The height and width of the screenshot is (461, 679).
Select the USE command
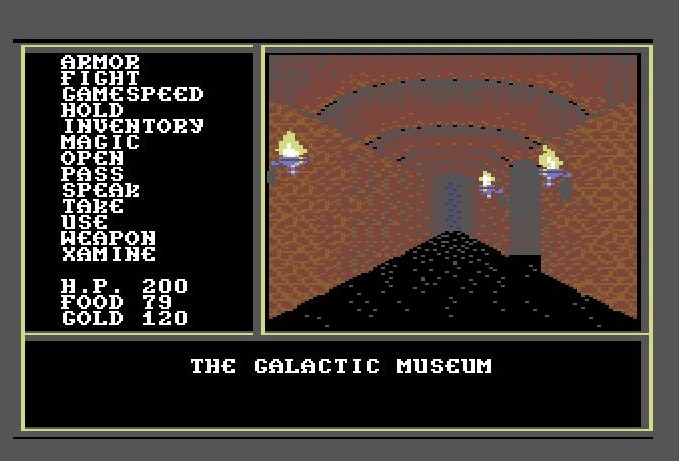point(84,222)
